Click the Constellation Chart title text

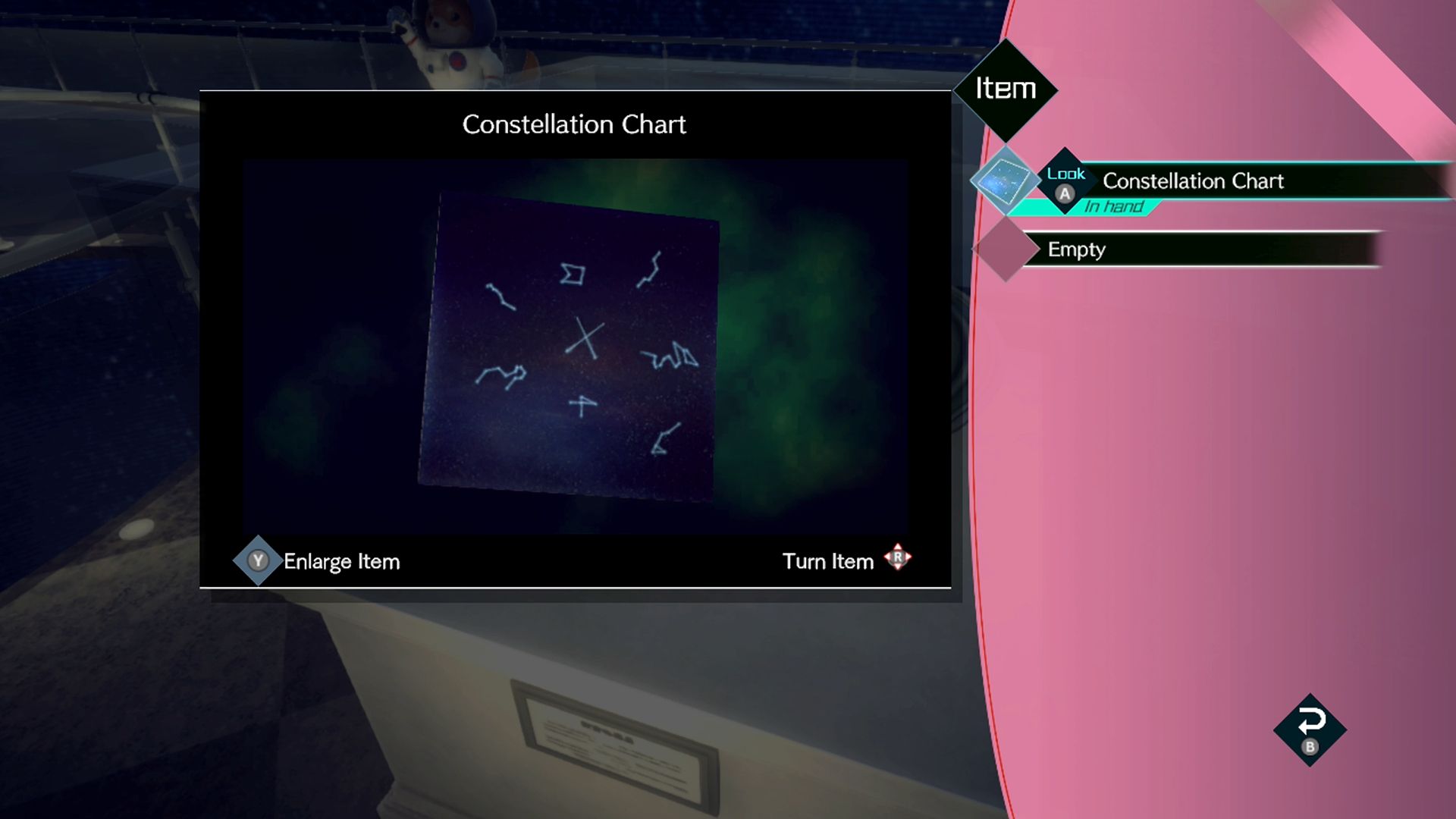click(573, 124)
